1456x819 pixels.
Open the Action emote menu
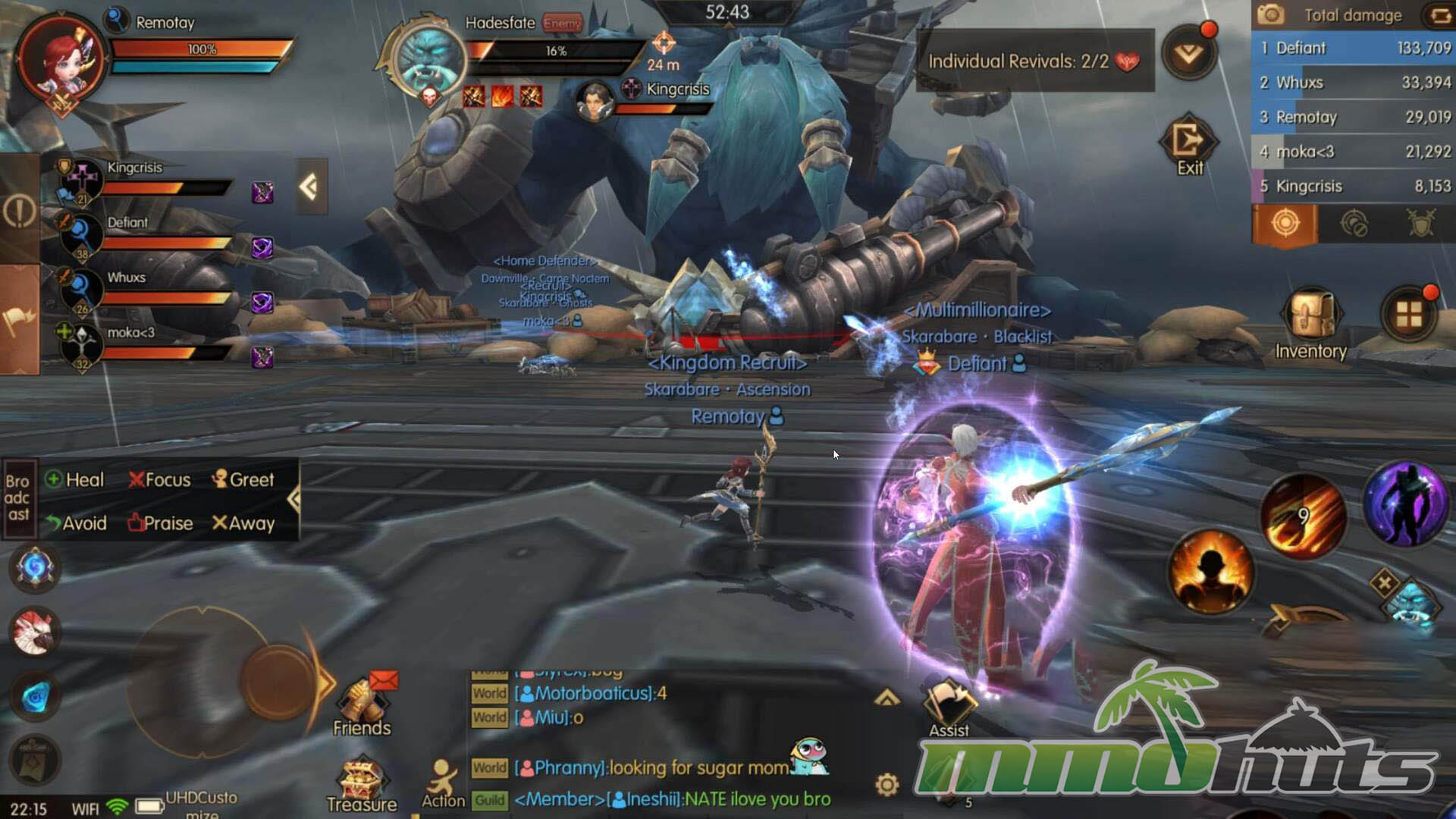tap(443, 783)
